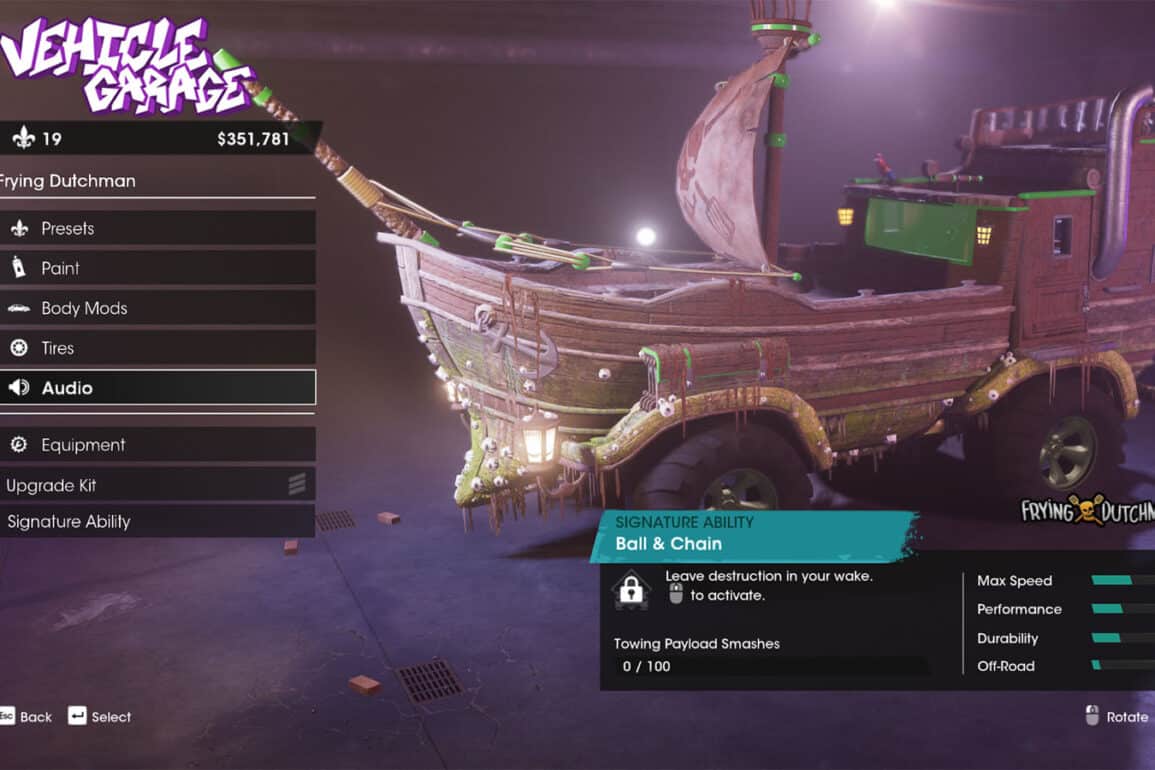Click the Back button
1155x770 pixels.
(x=26, y=716)
